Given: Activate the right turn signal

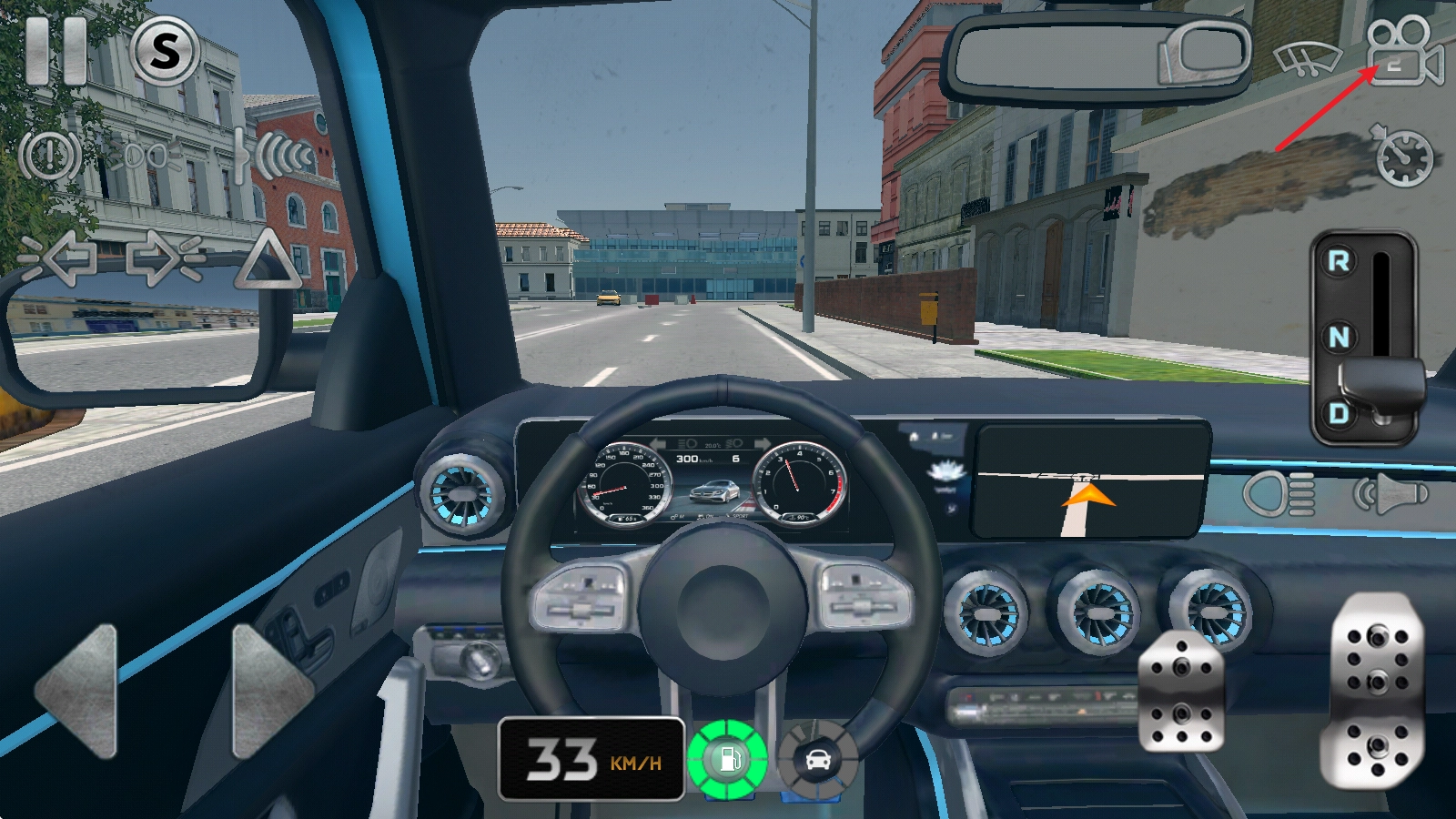Looking at the screenshot, I should [165, 258].
